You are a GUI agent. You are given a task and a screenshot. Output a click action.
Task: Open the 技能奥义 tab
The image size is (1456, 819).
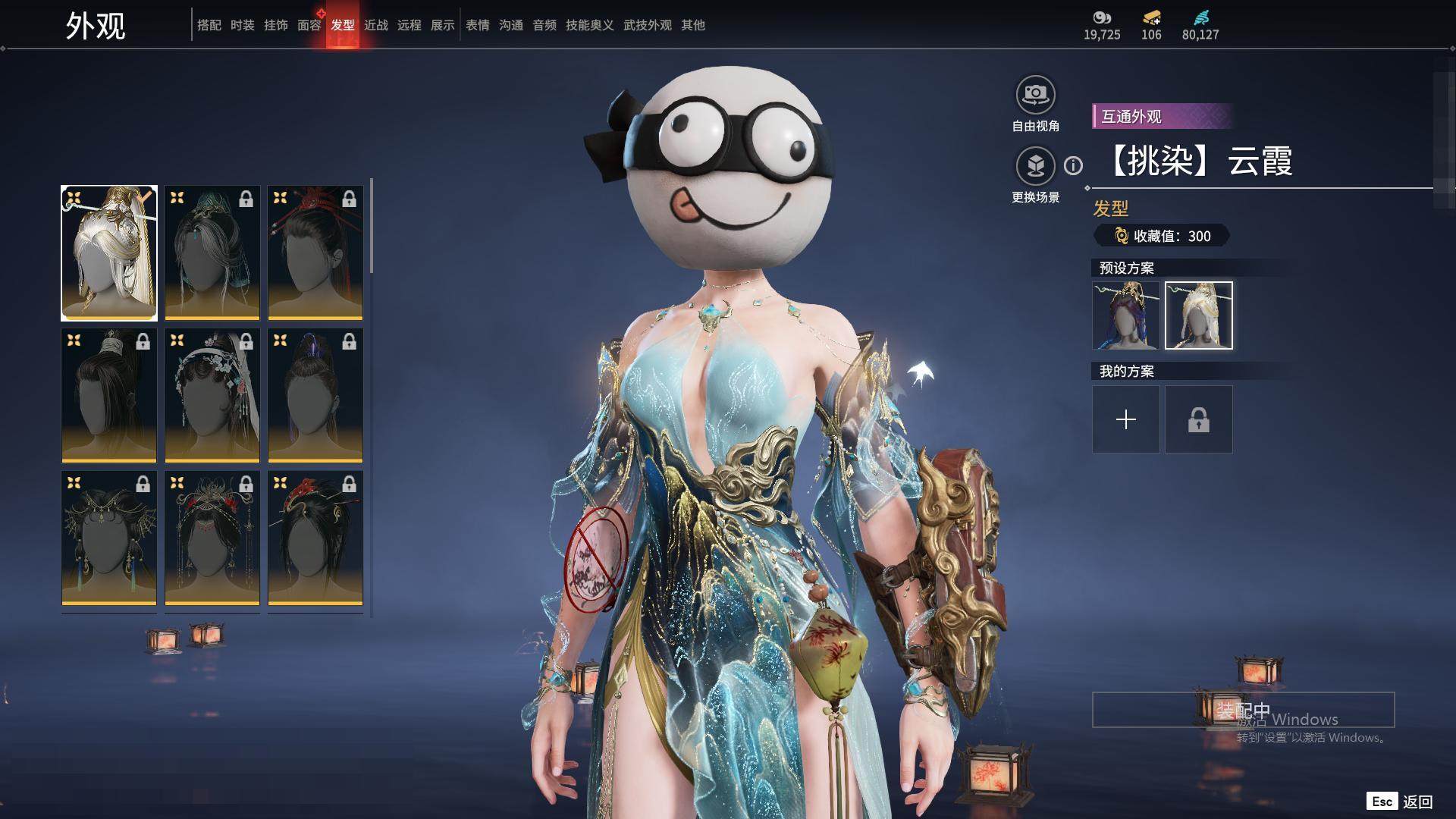point(589,25)
